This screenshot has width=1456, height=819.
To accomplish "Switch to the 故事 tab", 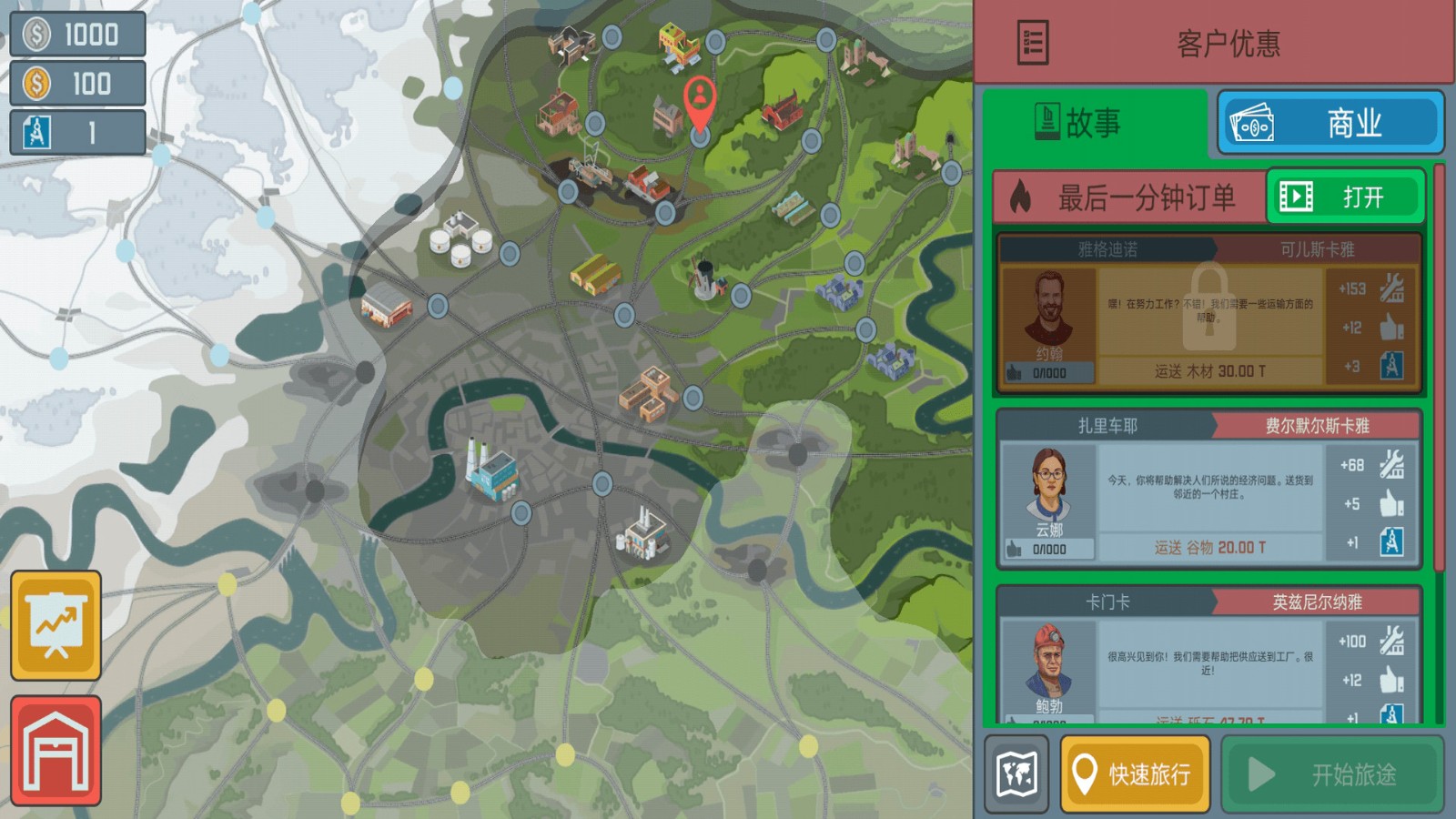I will point(1095,123).
